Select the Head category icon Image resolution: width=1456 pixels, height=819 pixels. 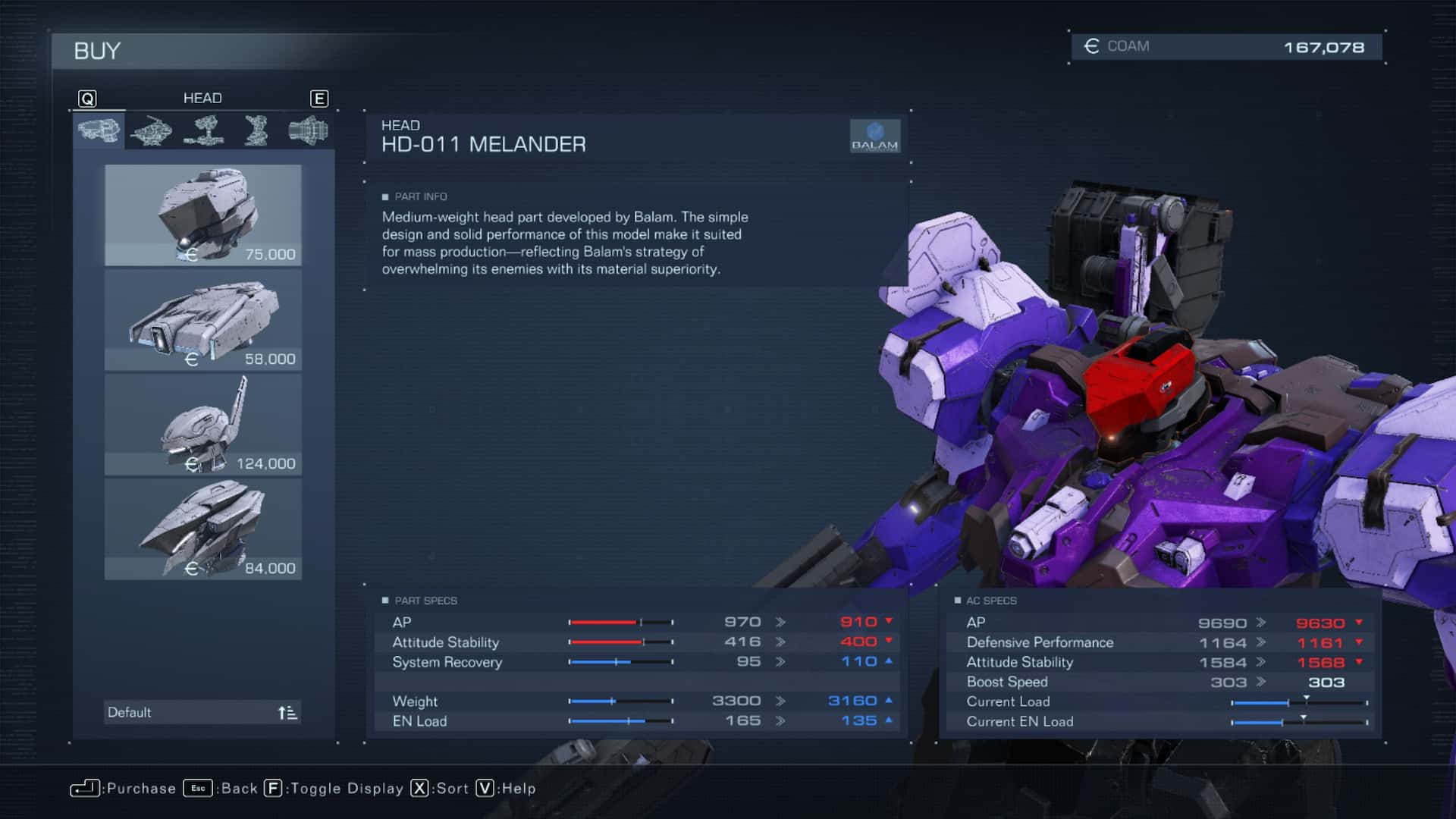[99, 130]
